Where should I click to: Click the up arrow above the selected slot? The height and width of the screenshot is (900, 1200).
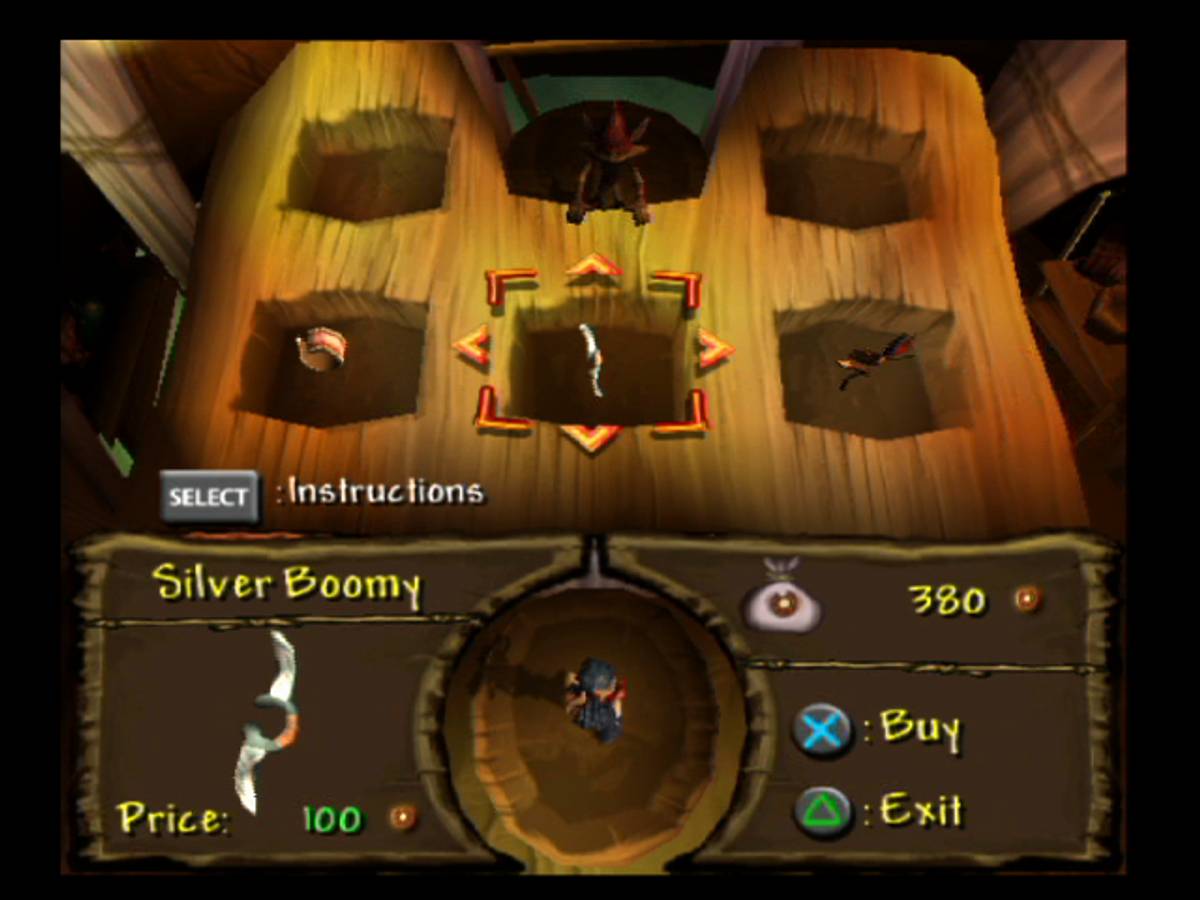[x=593, y=264]
